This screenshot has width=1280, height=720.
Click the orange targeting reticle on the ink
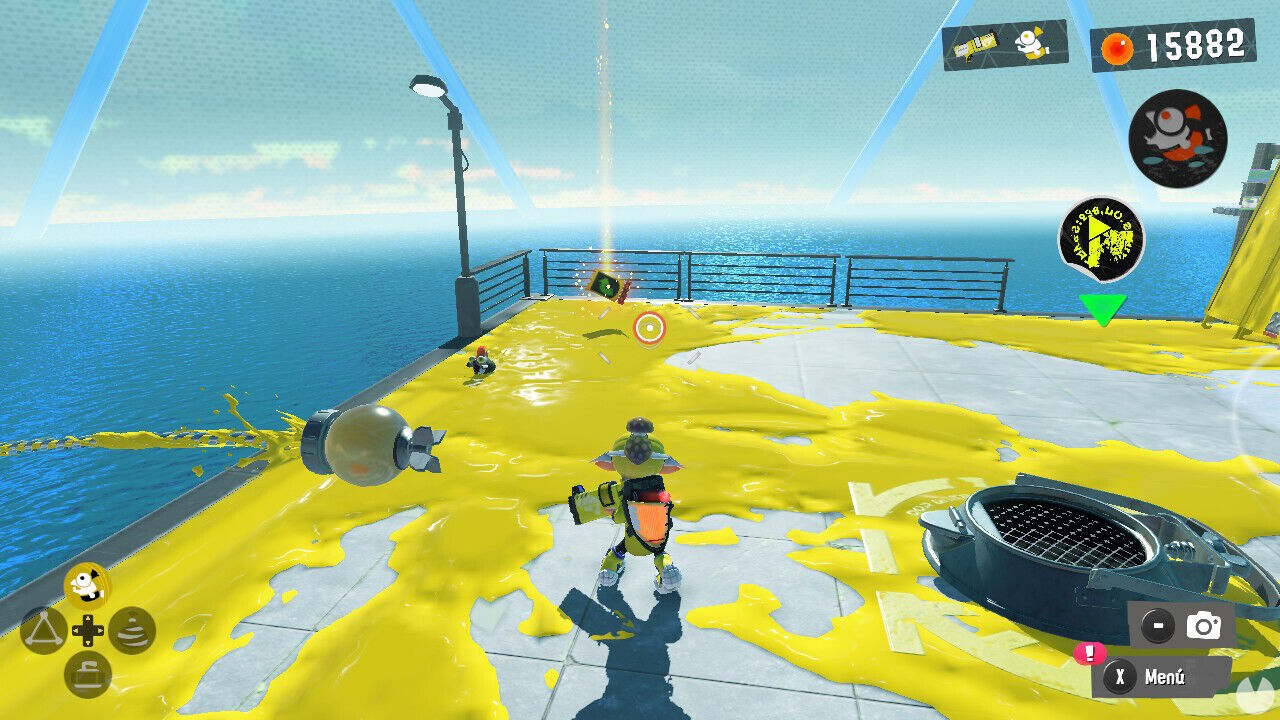pyautogui.click(x=650, y=326)
